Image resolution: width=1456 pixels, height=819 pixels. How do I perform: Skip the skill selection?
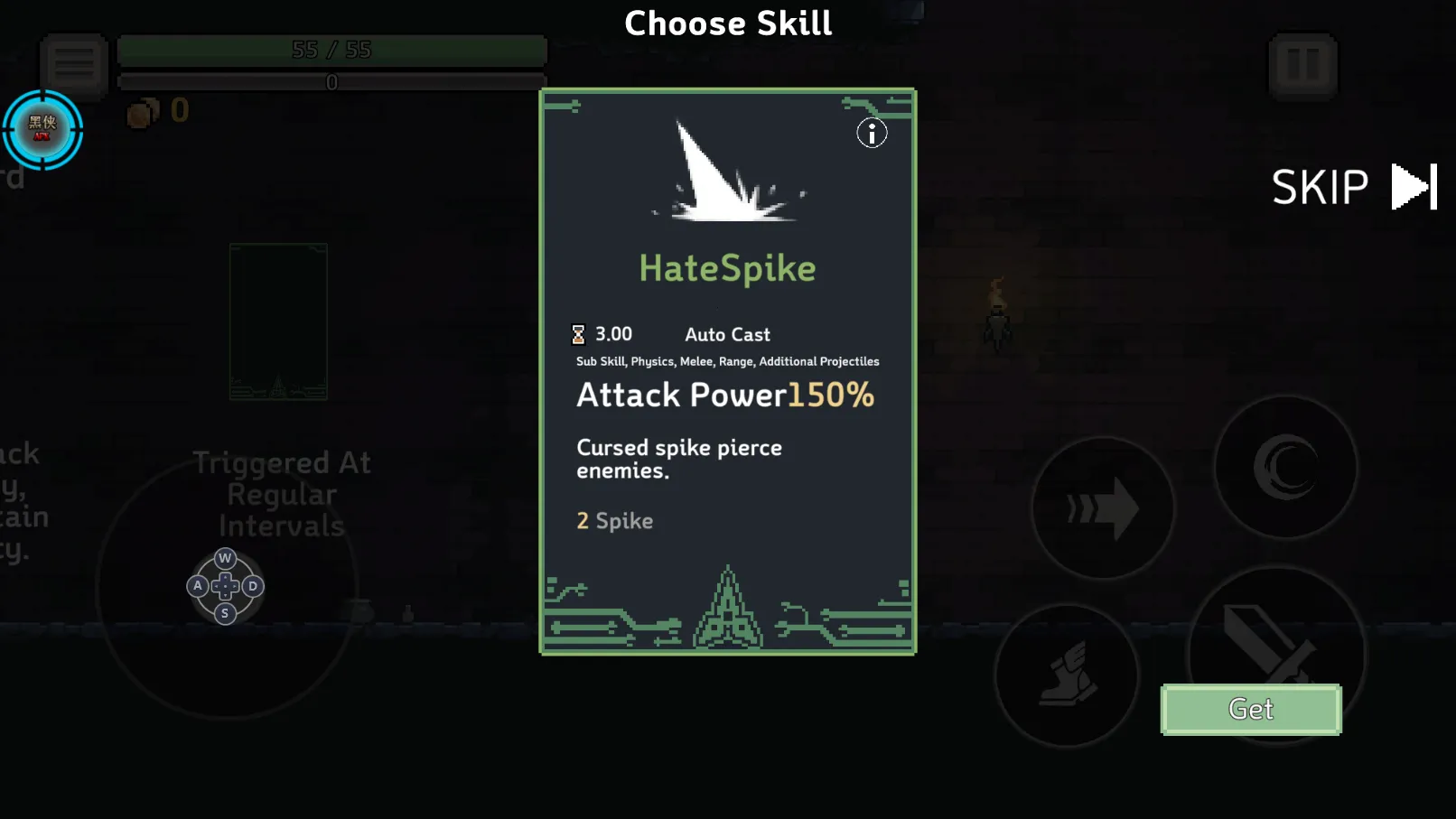coord(1352,187)
